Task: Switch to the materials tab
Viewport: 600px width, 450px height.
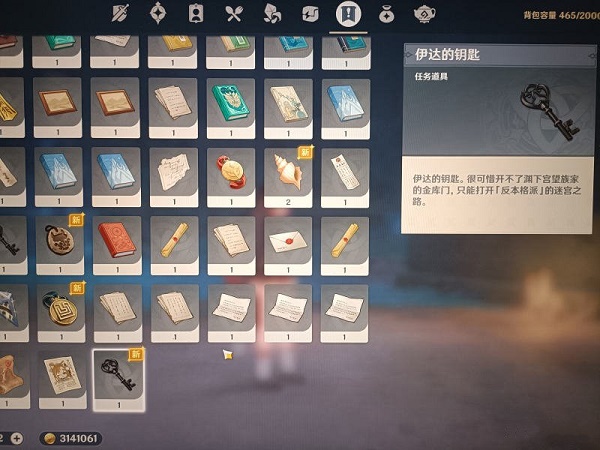Action: pos(272,14)
